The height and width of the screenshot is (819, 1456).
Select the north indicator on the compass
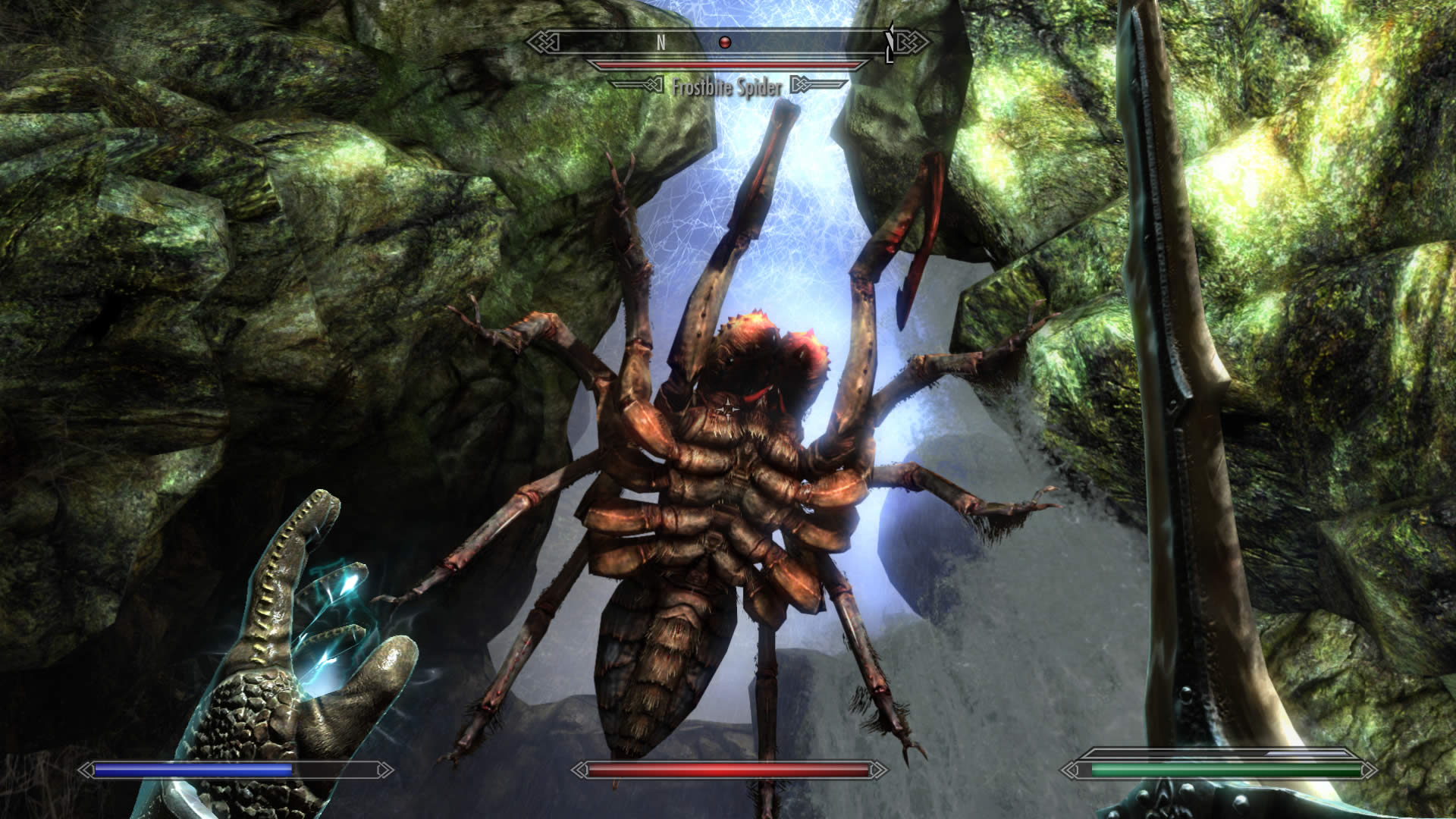tap(661, 43)
